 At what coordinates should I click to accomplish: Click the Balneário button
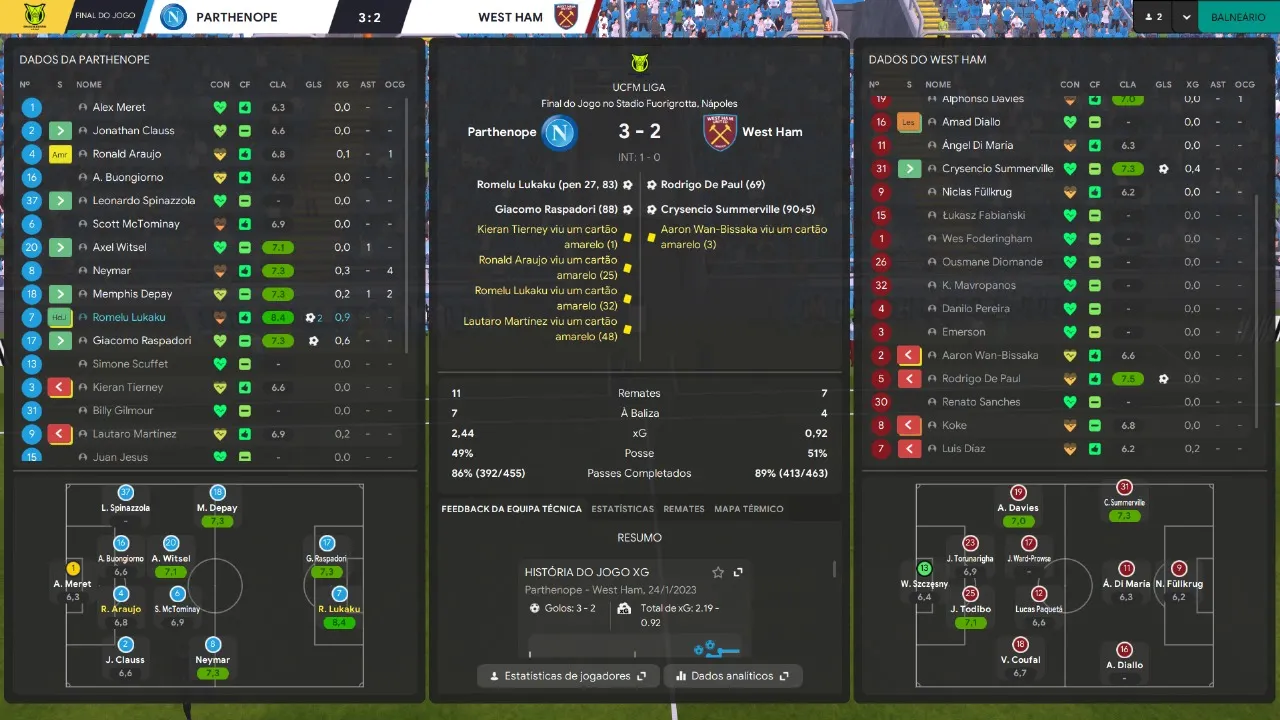(x=1238, y=17)
